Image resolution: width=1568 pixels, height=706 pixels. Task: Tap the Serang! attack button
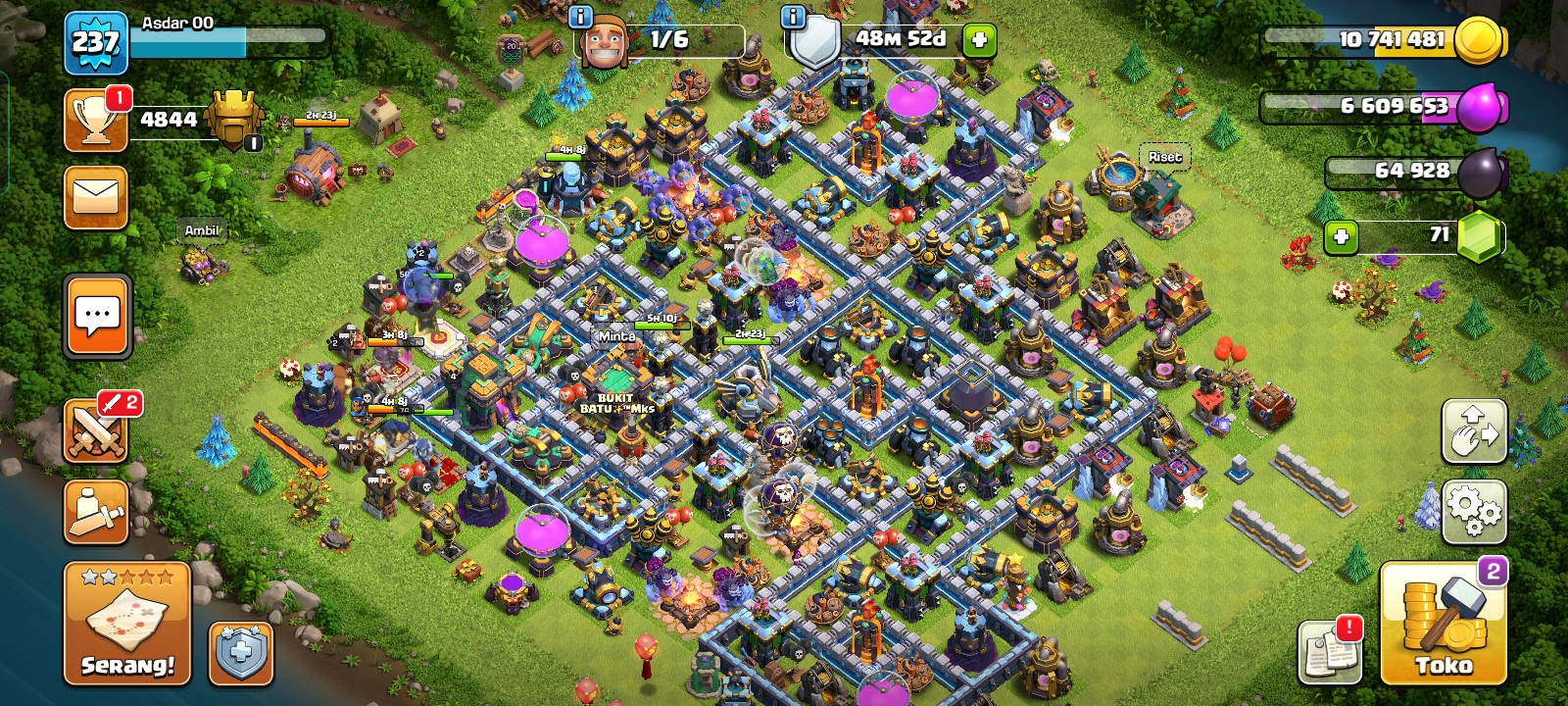[127, 623]
